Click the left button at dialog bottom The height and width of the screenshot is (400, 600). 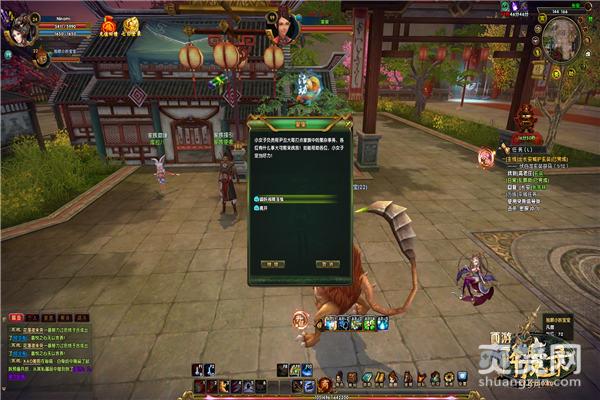(271, 263)
